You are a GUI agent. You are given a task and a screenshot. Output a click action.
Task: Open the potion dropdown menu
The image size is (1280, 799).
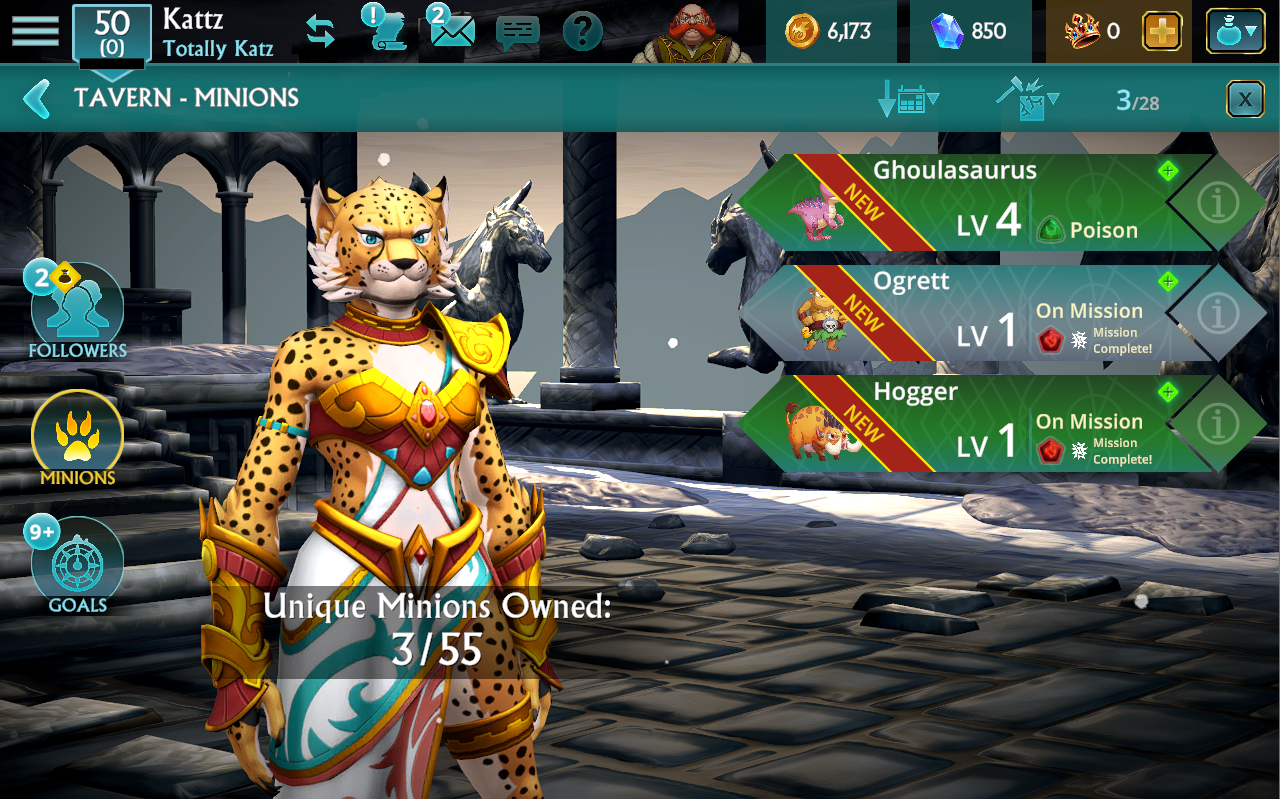(x=1235, y=32)
